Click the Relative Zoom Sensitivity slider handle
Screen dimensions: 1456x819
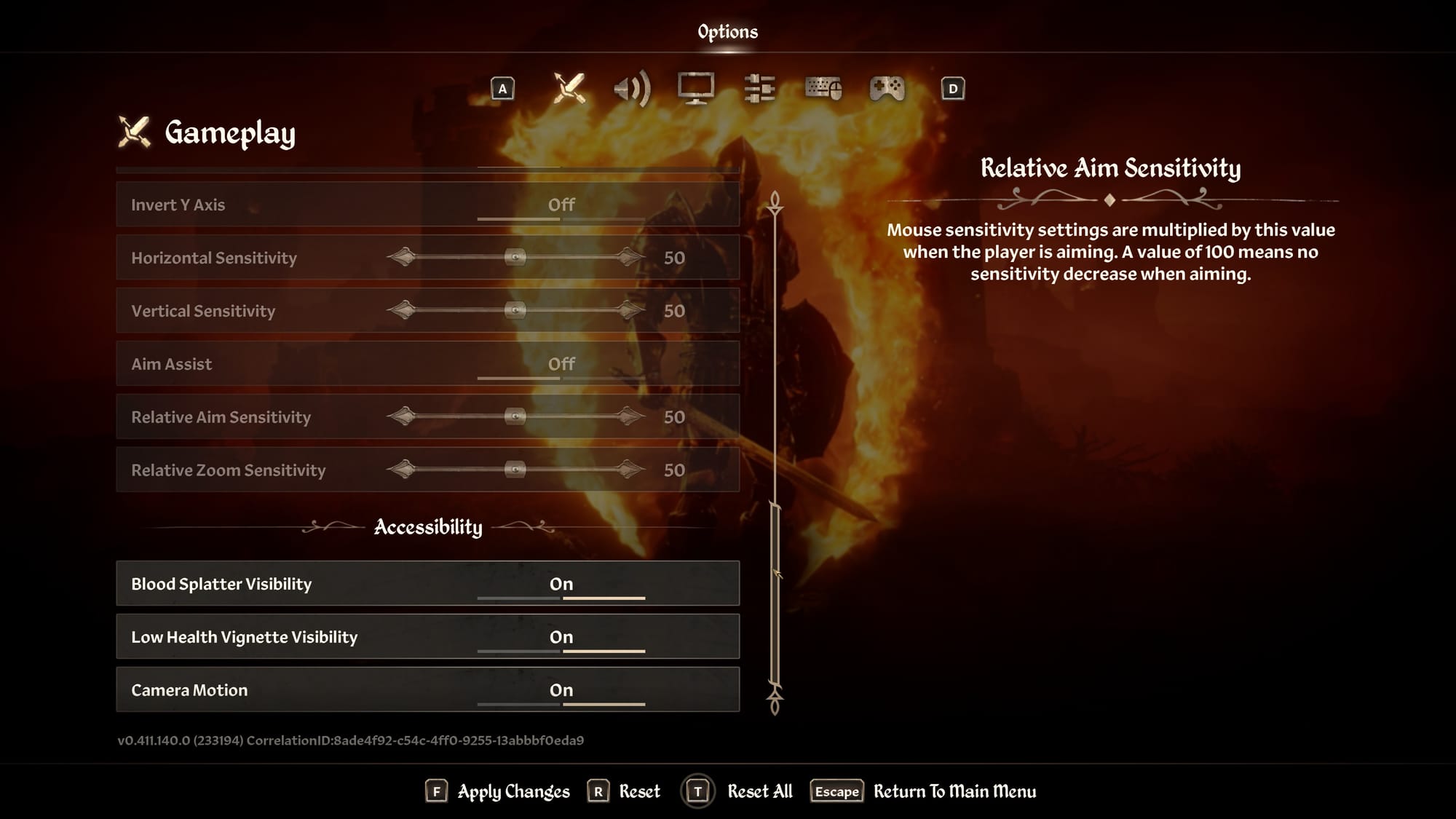click(x=515, y=470)
